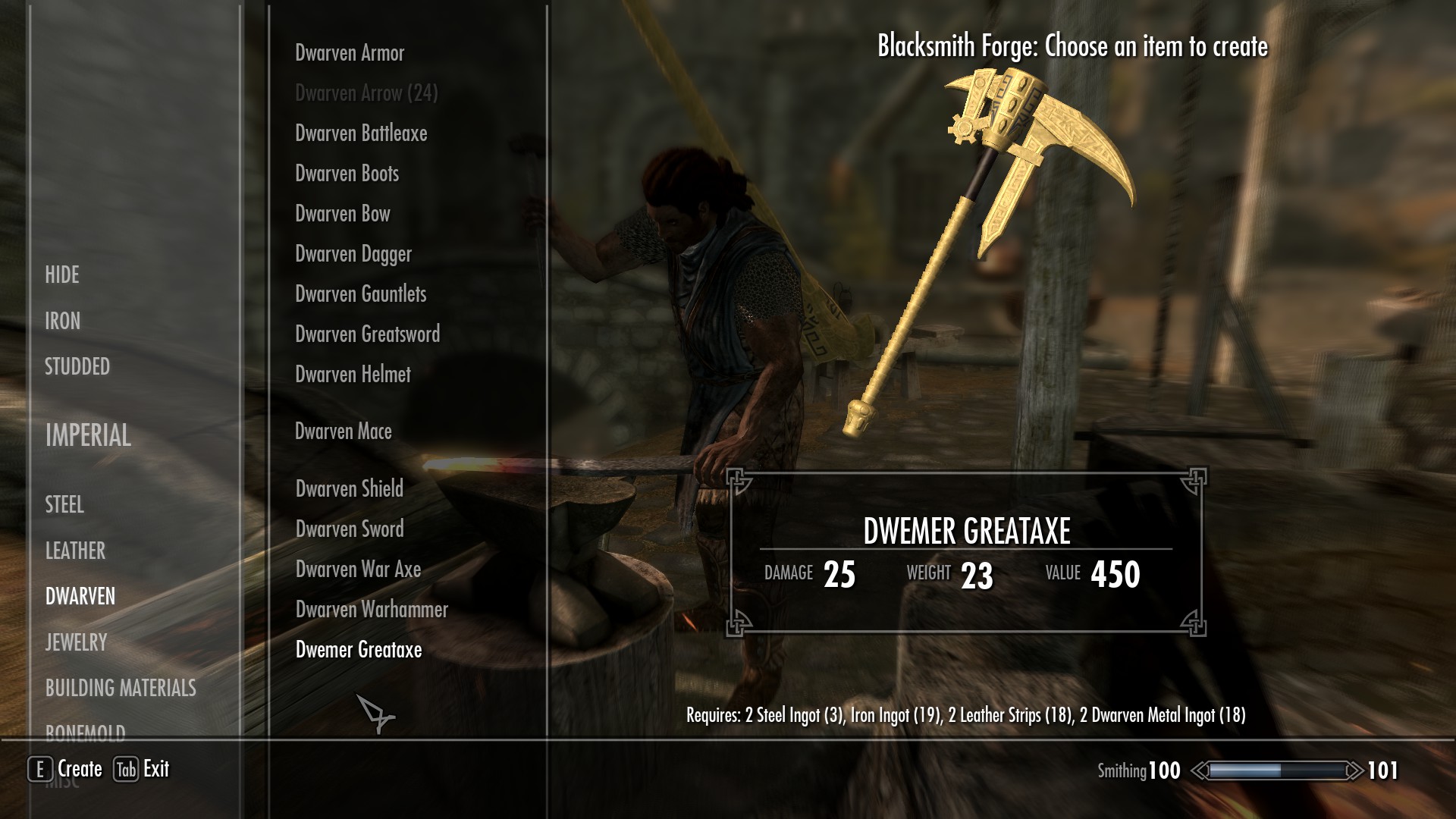The width and height of the screenshot is (1456, 819).
Task: Browse the LEATHER category
Action: click(x=74, y=551)
